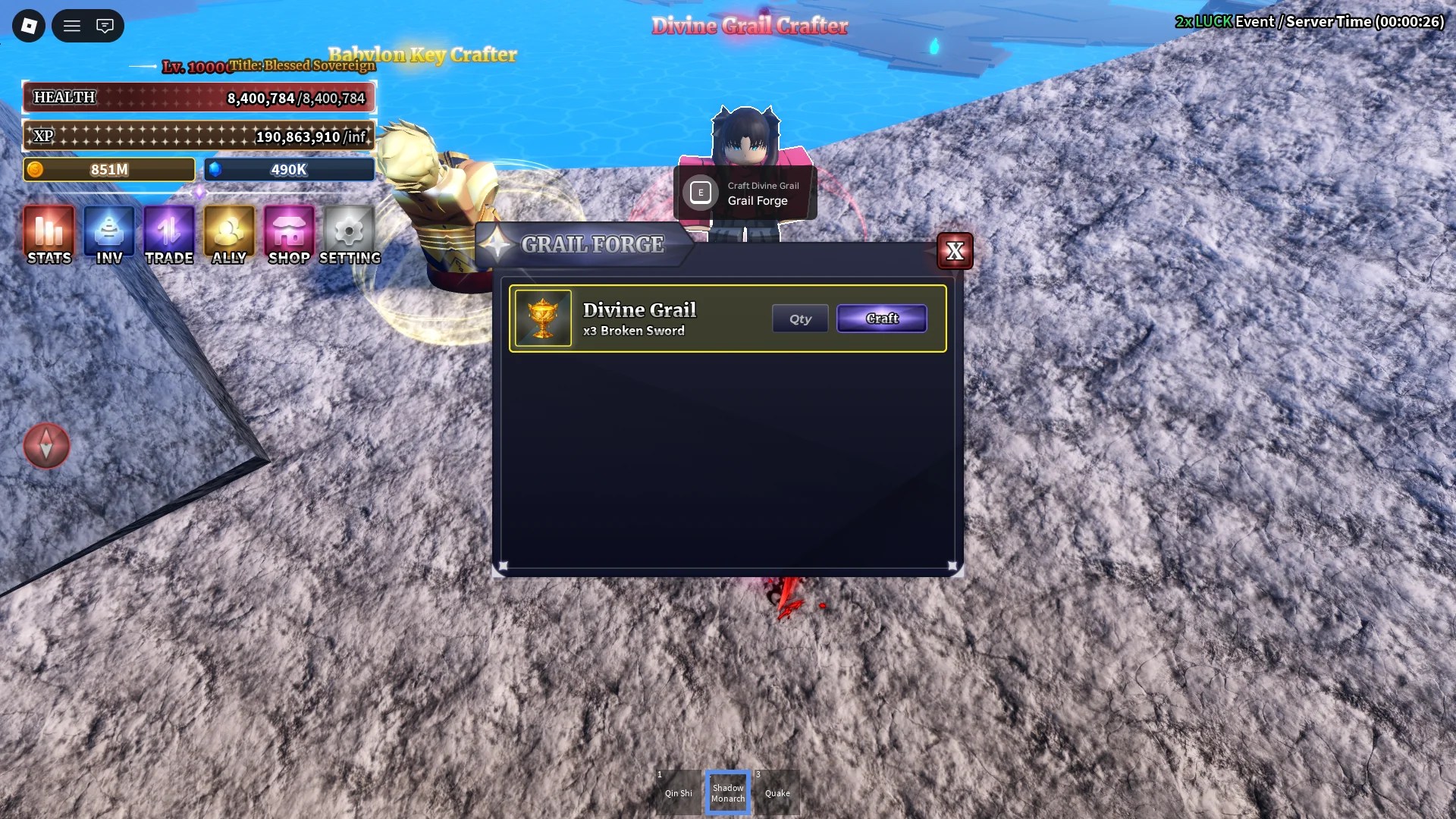Open the Roblox hamburger menu
This screenshot has height=819, width=1456.
point(71,25)
